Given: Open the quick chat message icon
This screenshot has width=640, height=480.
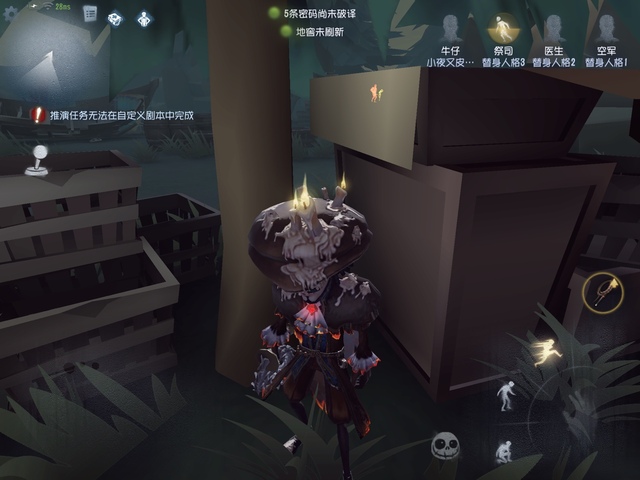Looking at the screenshot, I should point(116,17).
